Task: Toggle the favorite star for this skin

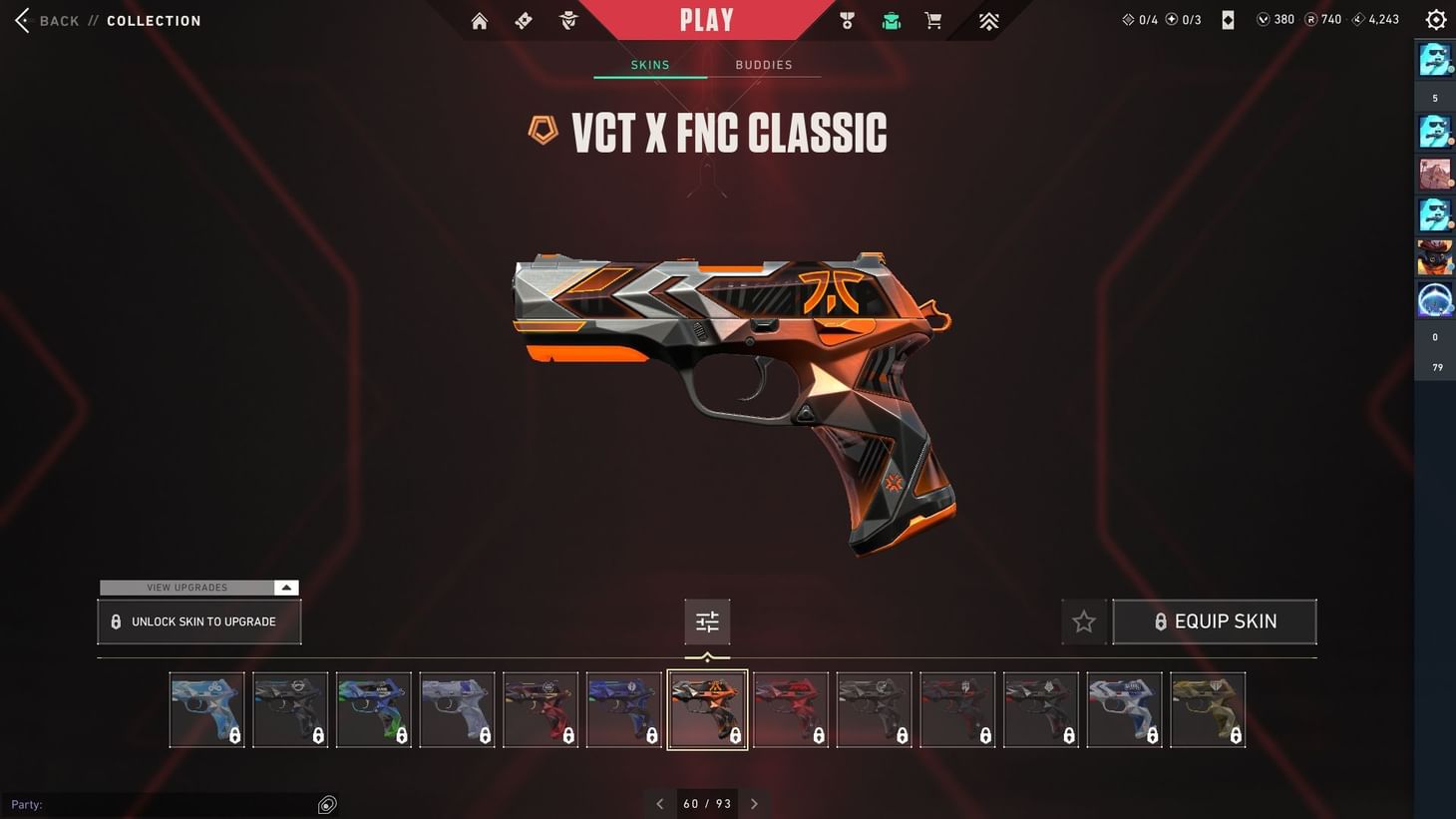Action: click(1083, 620)
